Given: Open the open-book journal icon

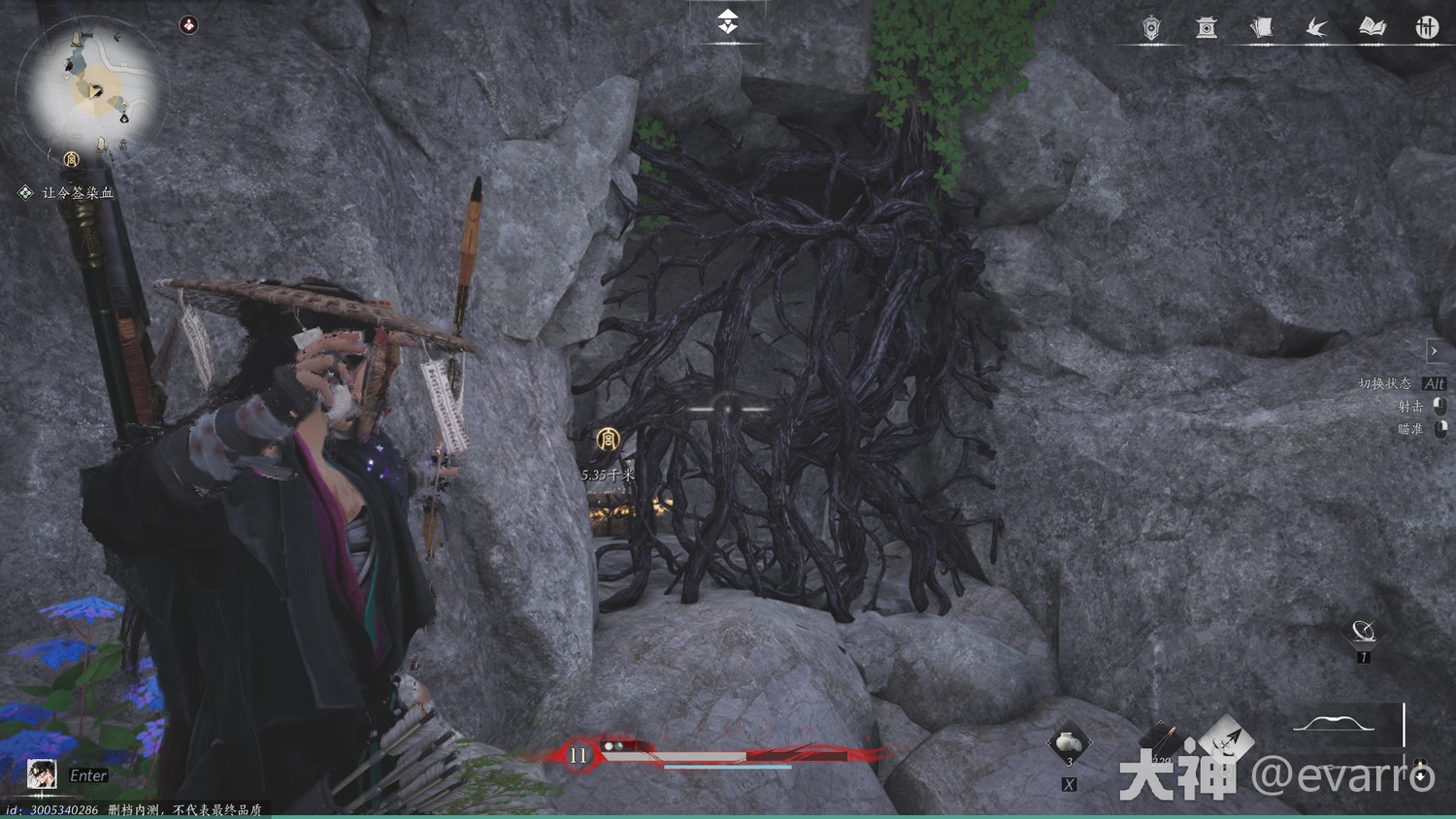Looking at the screenshot, I should pyautogui.click(x=1372, y=28).
